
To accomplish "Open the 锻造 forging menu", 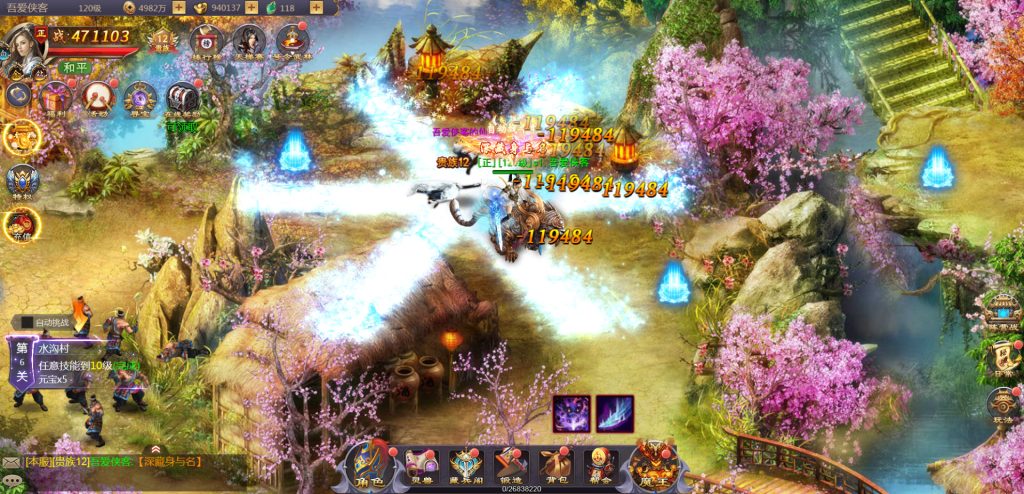I will (511, 464).
